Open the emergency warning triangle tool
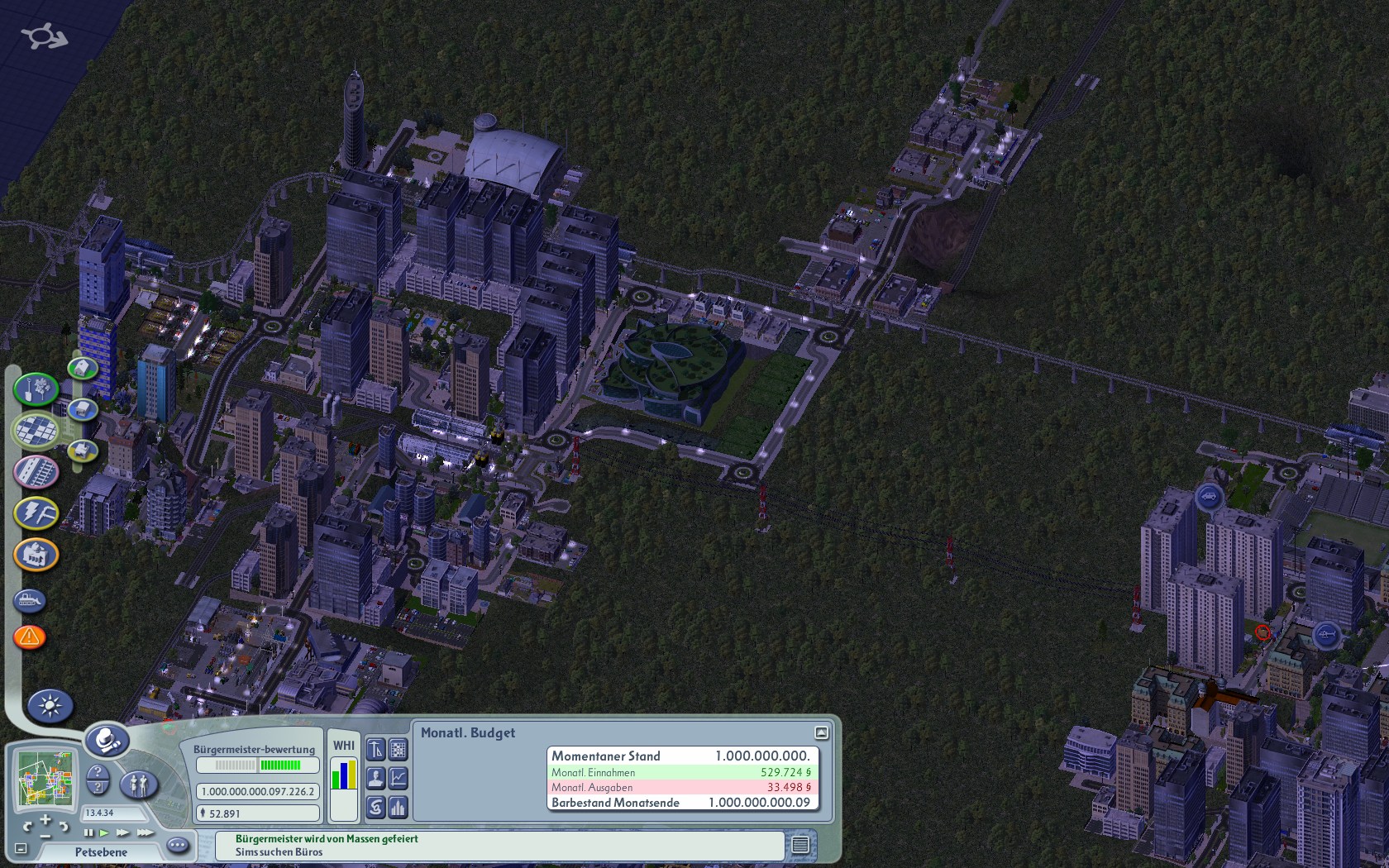 30,637
